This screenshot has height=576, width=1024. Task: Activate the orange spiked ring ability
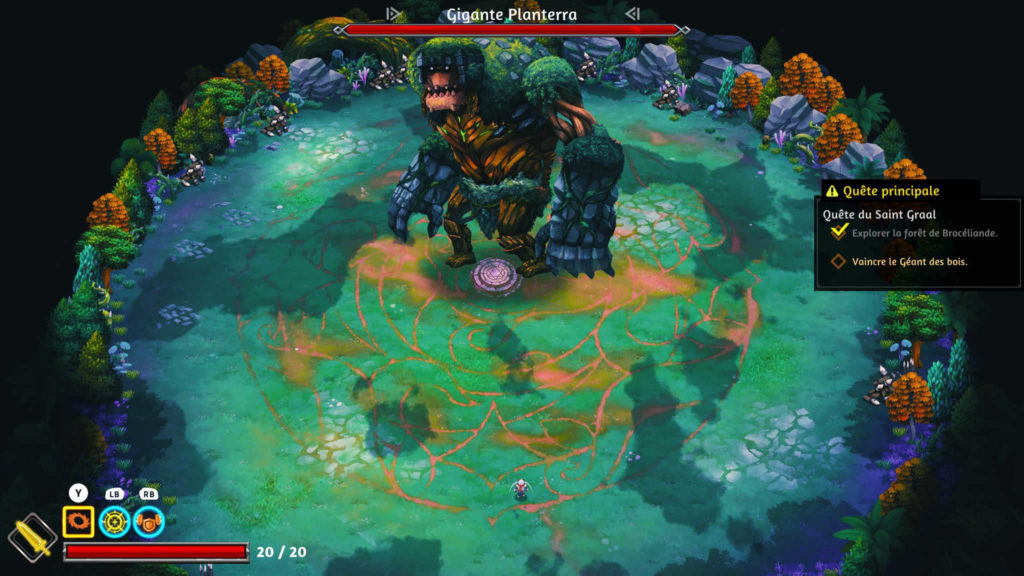[x=78, y=521]
